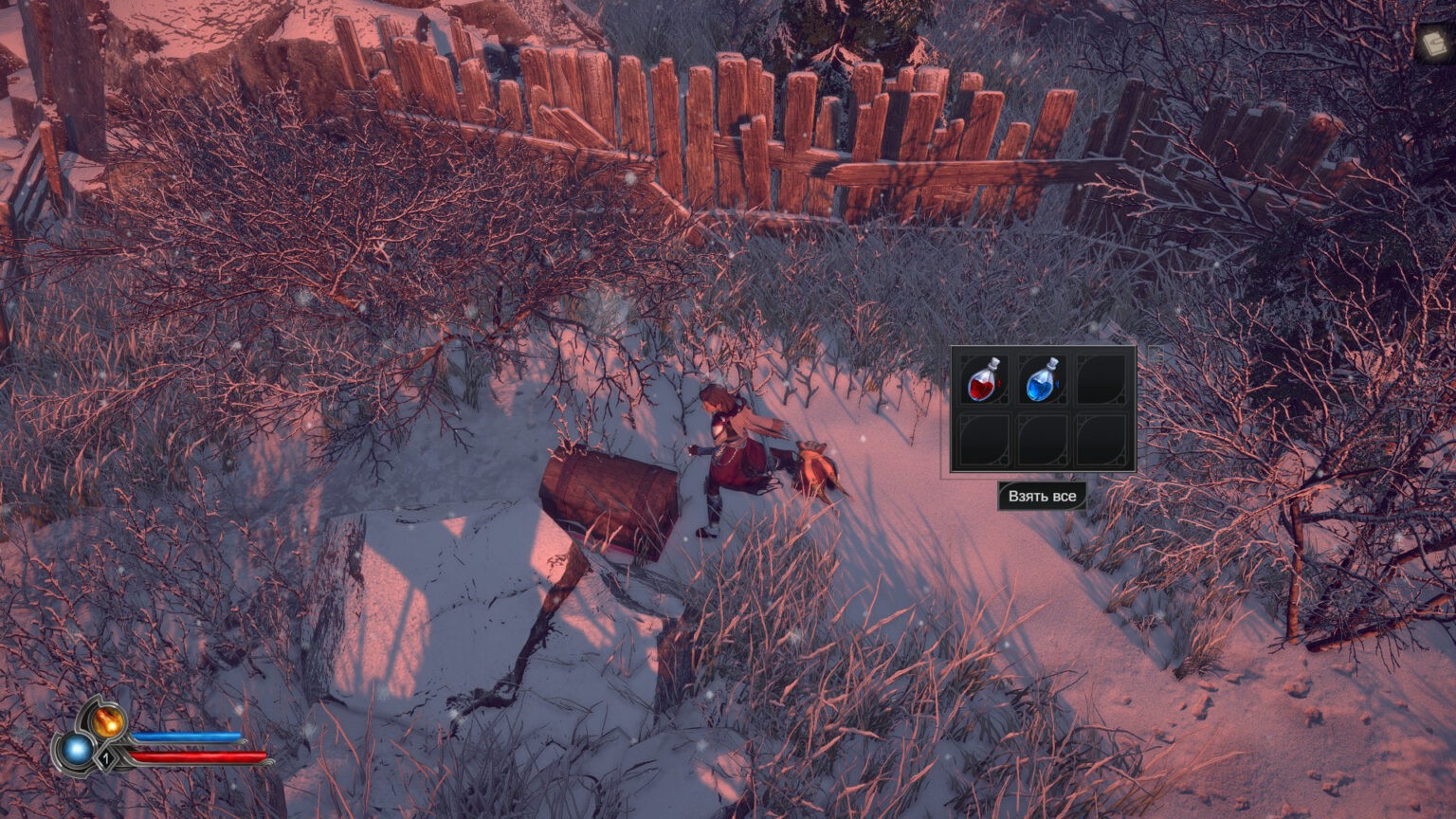
Task: Take the red health potion from loot
Action: click(984, 380)
